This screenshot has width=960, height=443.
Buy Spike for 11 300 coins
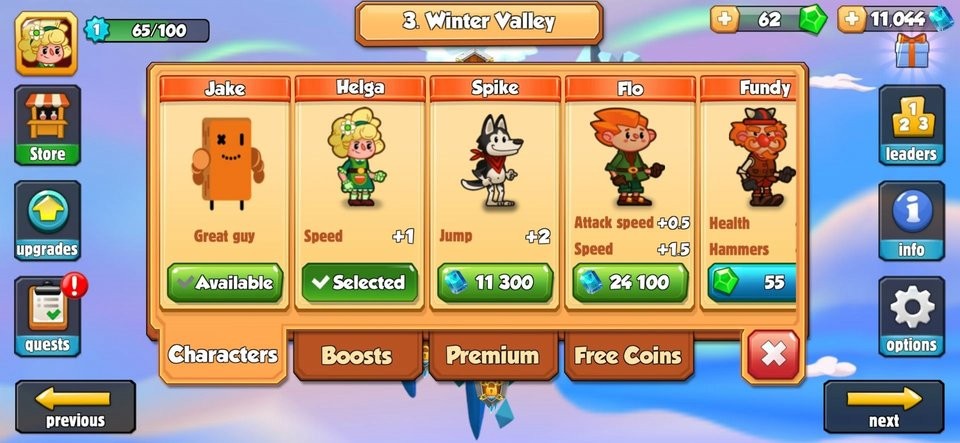[x=494, y=282]
